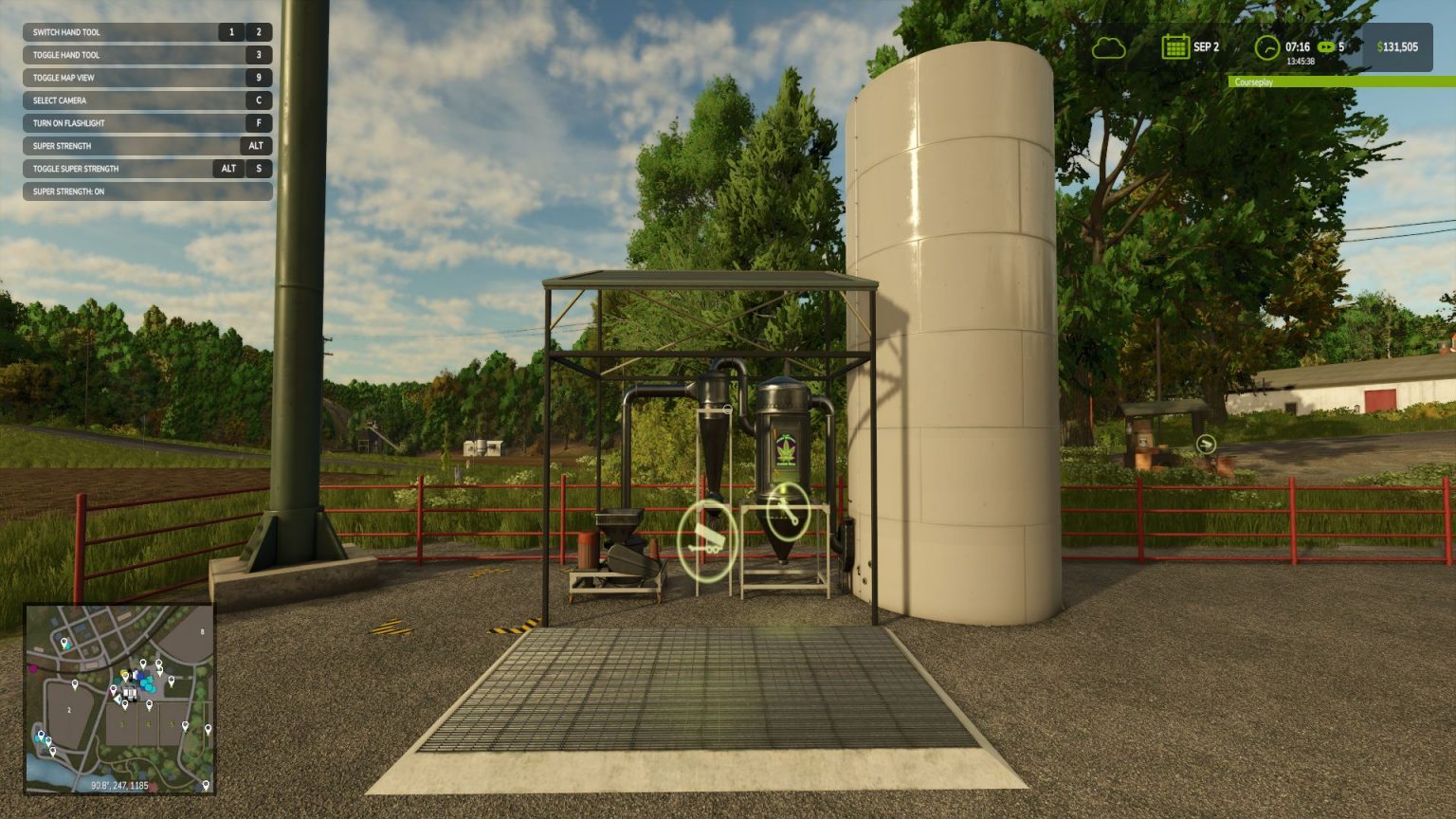Viewport: 1456px width, 819px height.
Task: Click the white map pin near field 3
Action: click(125, 705)
